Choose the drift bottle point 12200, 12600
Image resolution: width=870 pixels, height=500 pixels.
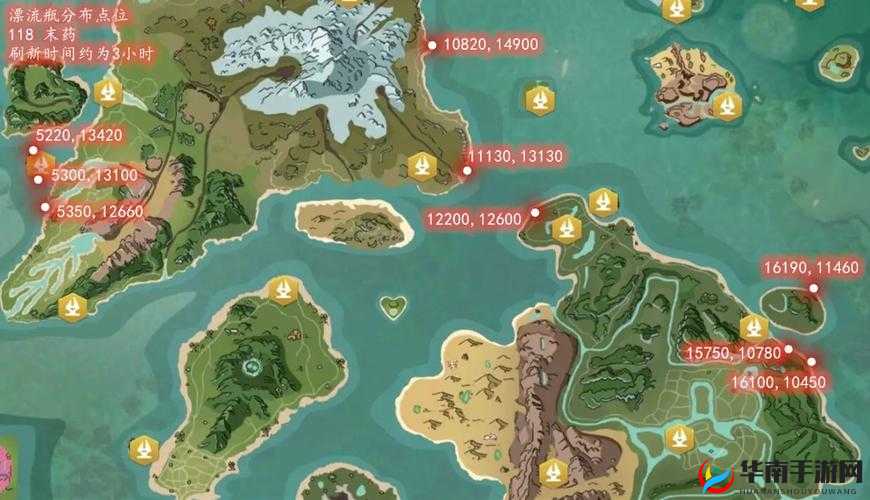(535, 212)
